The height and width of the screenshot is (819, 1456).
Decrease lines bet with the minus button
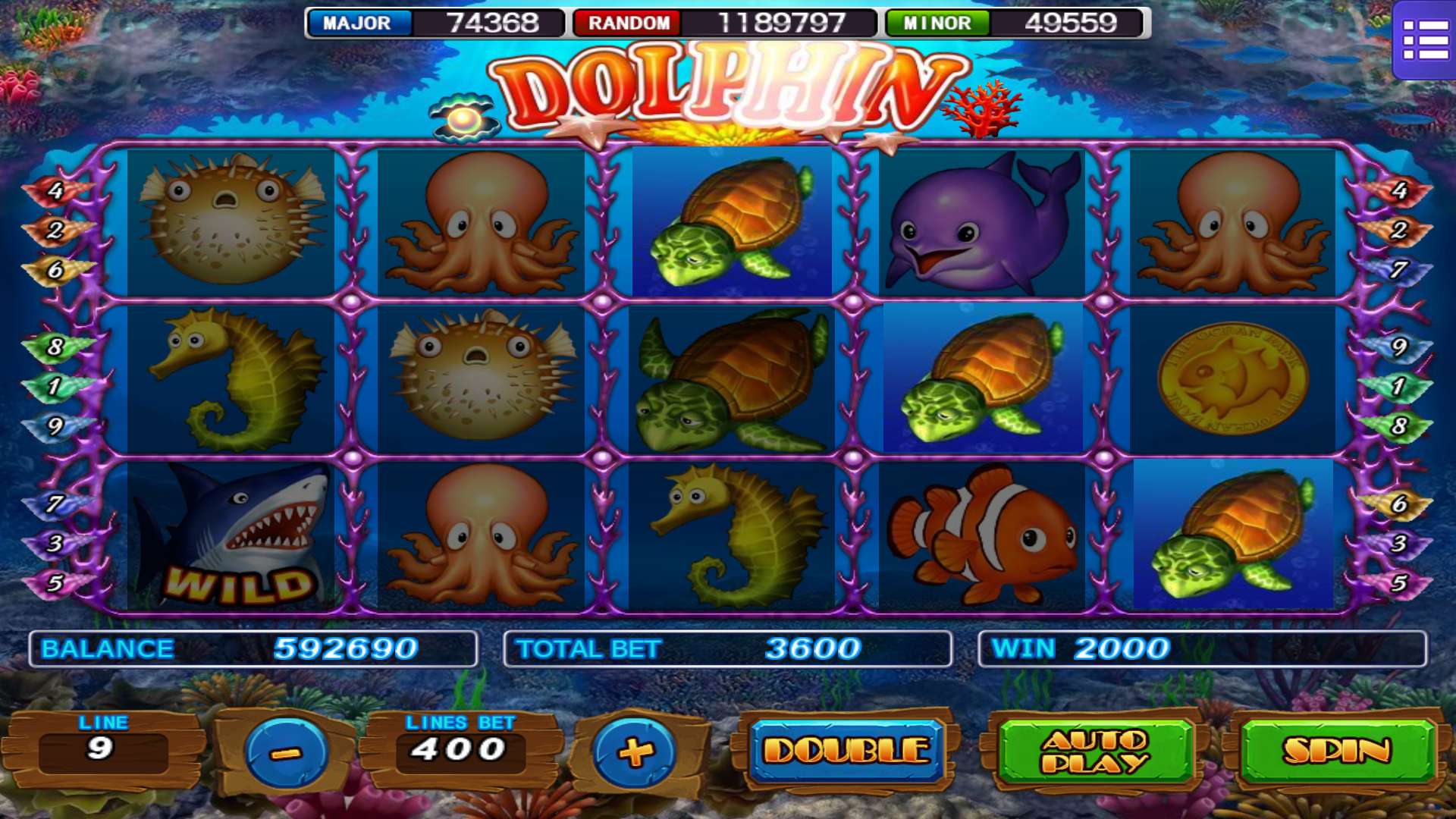click(286, 752)
